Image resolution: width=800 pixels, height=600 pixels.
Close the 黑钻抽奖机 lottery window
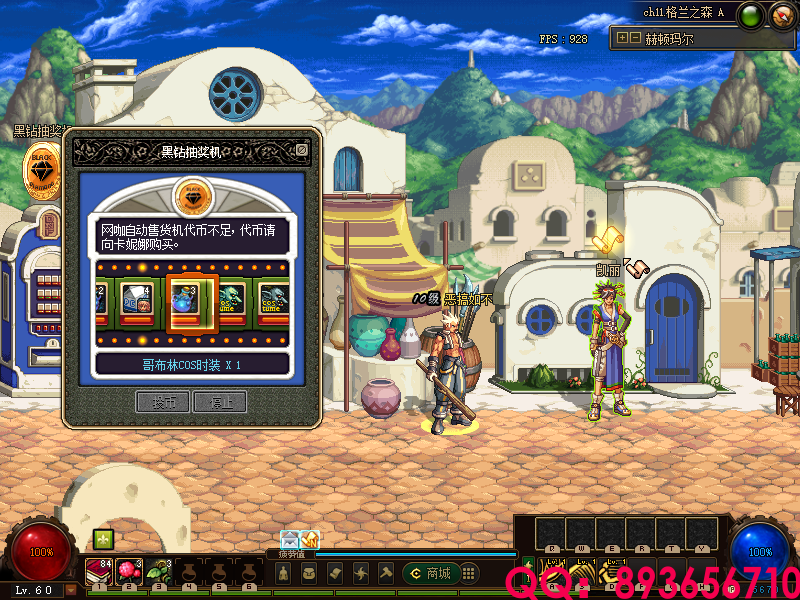pos(301,151)
